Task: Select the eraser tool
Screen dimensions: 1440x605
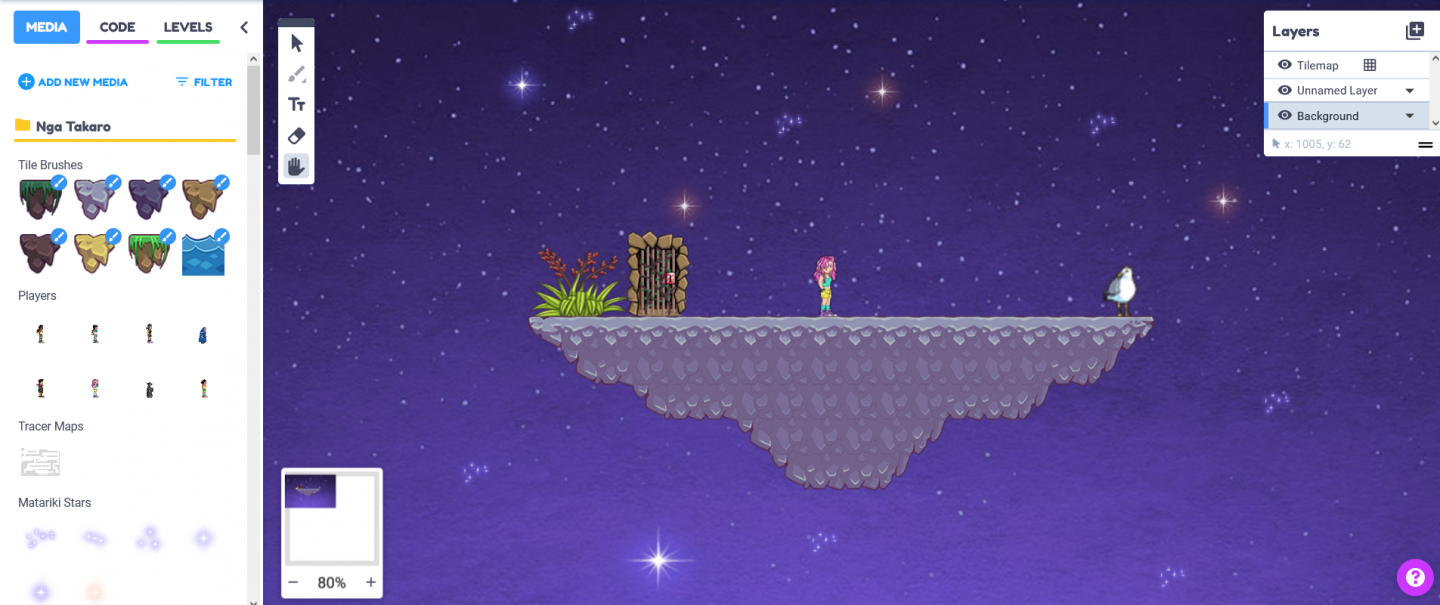Action: pos(297,135)
